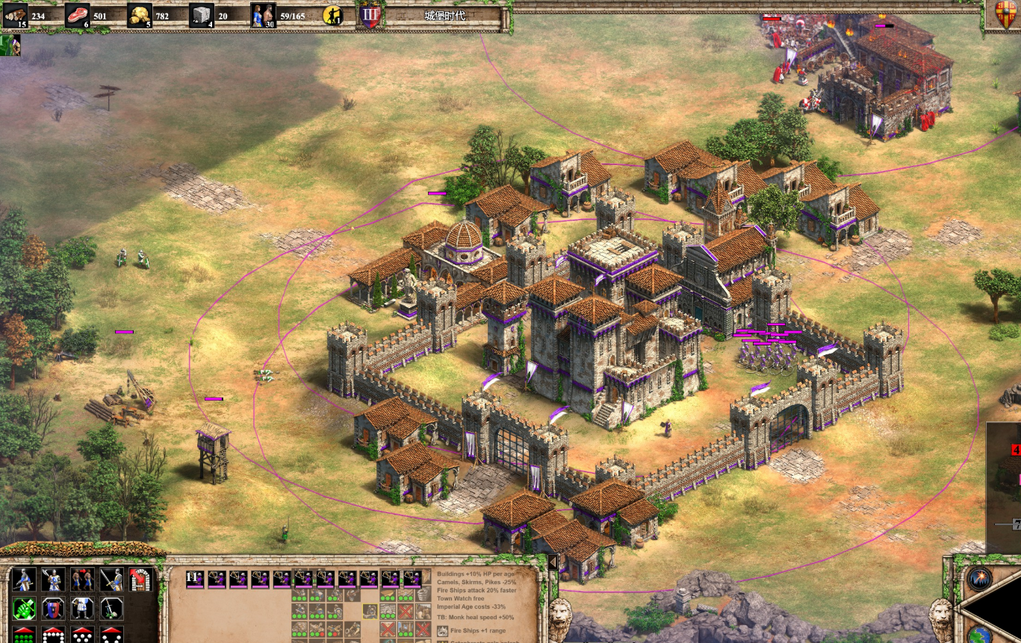The image size is (1021, 643).
Task: Click the wood resource icon
Action: tap(15, 15)
